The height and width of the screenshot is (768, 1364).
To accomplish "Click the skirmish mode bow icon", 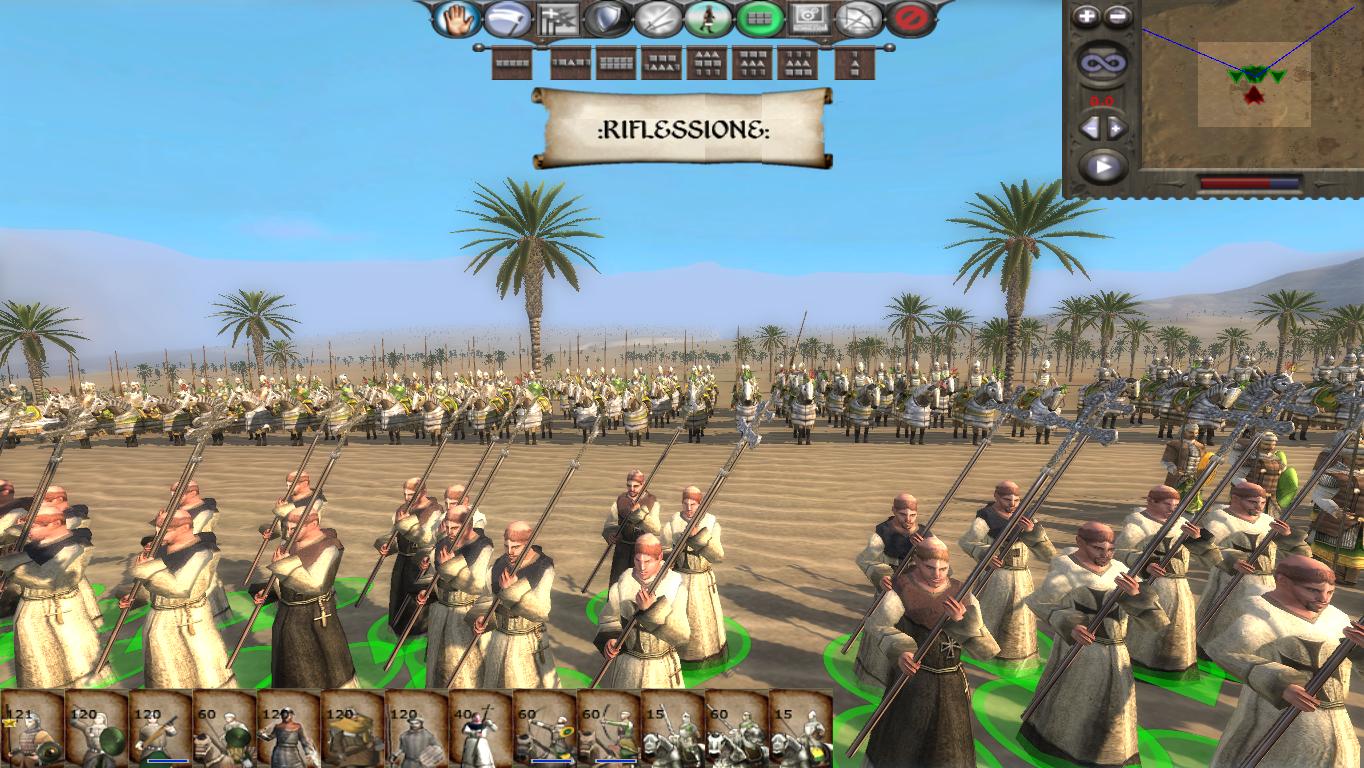I will pos(857,17).
